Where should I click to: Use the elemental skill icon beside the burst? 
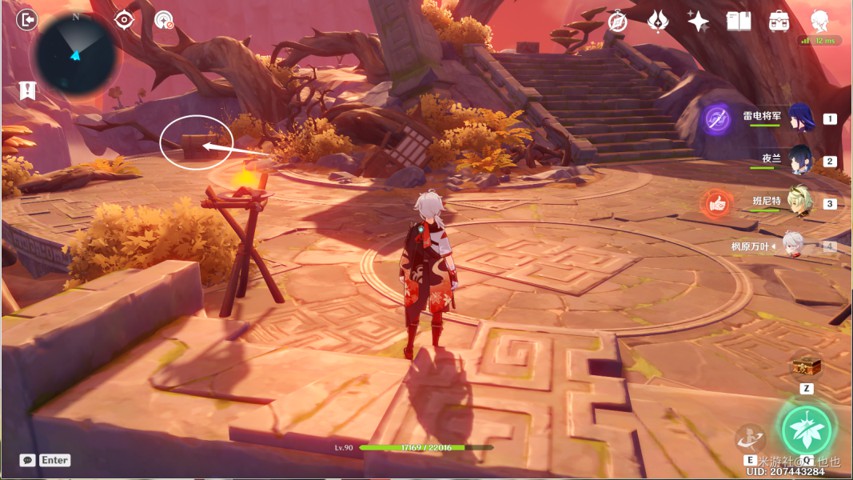(x=748, y=437)
